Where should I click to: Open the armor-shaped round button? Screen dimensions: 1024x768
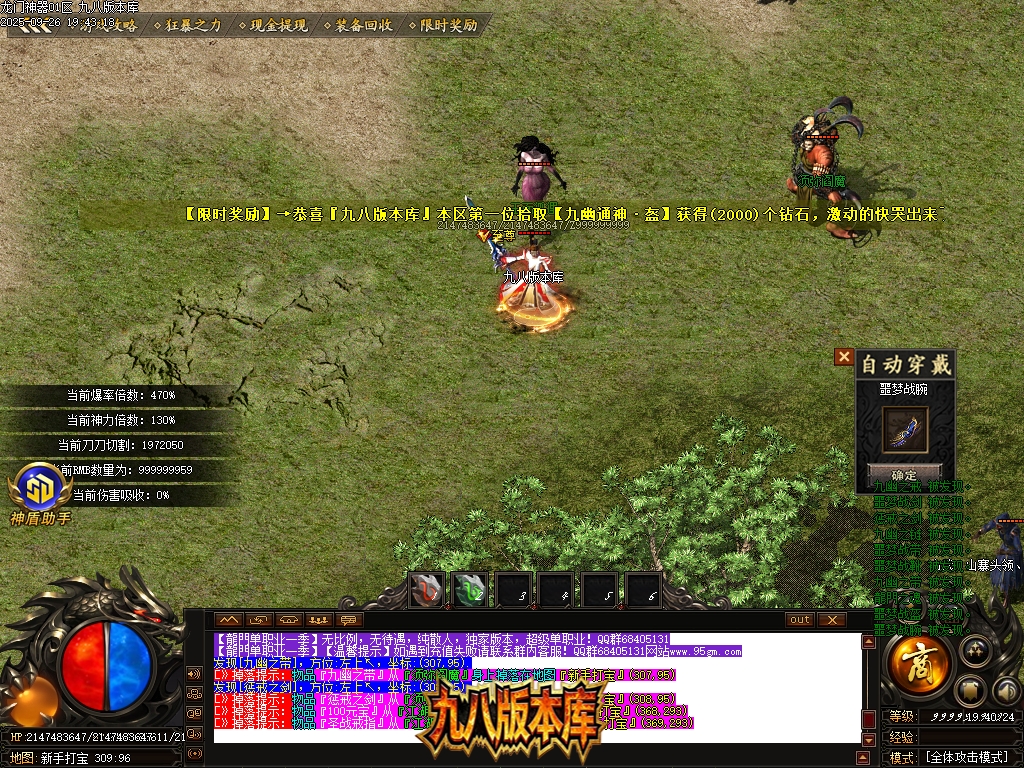970,690
